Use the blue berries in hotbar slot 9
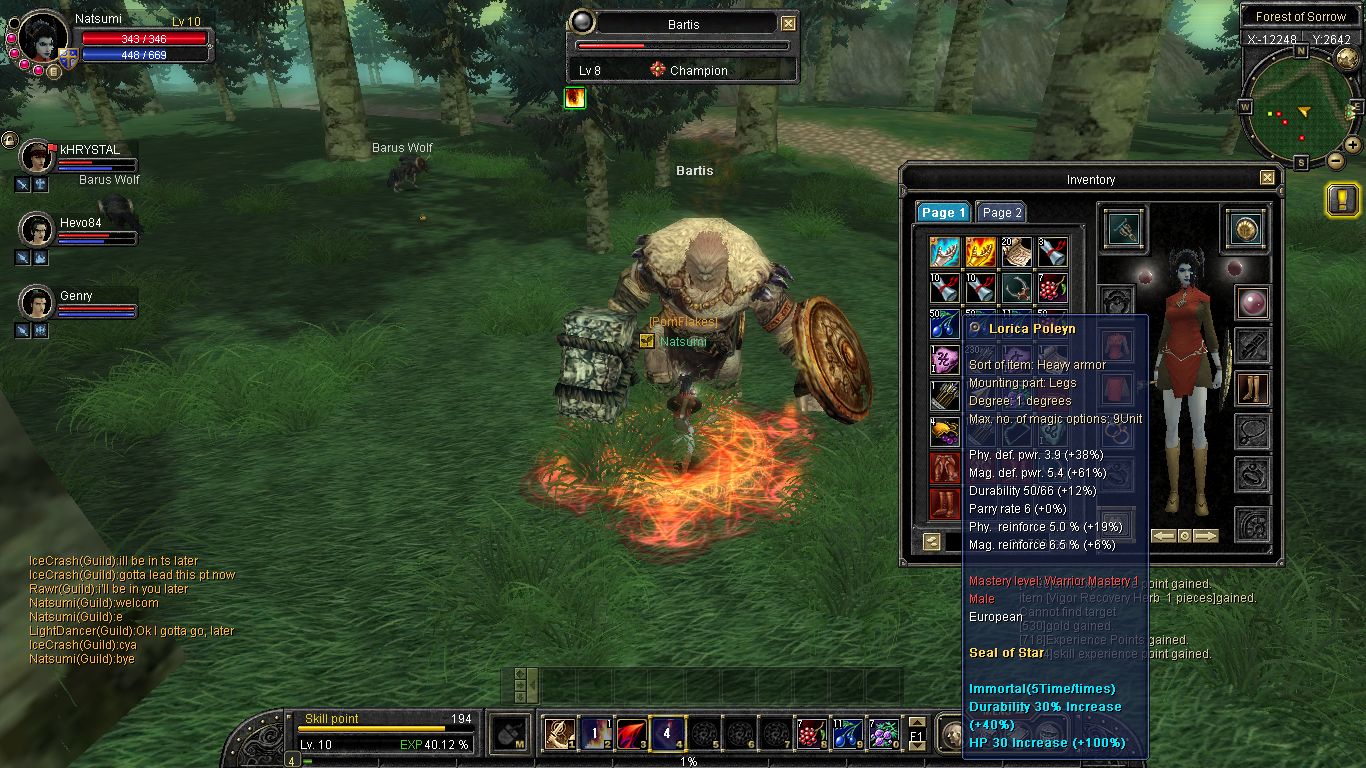This screenshot has height=768, width=1366. [847, 734]
